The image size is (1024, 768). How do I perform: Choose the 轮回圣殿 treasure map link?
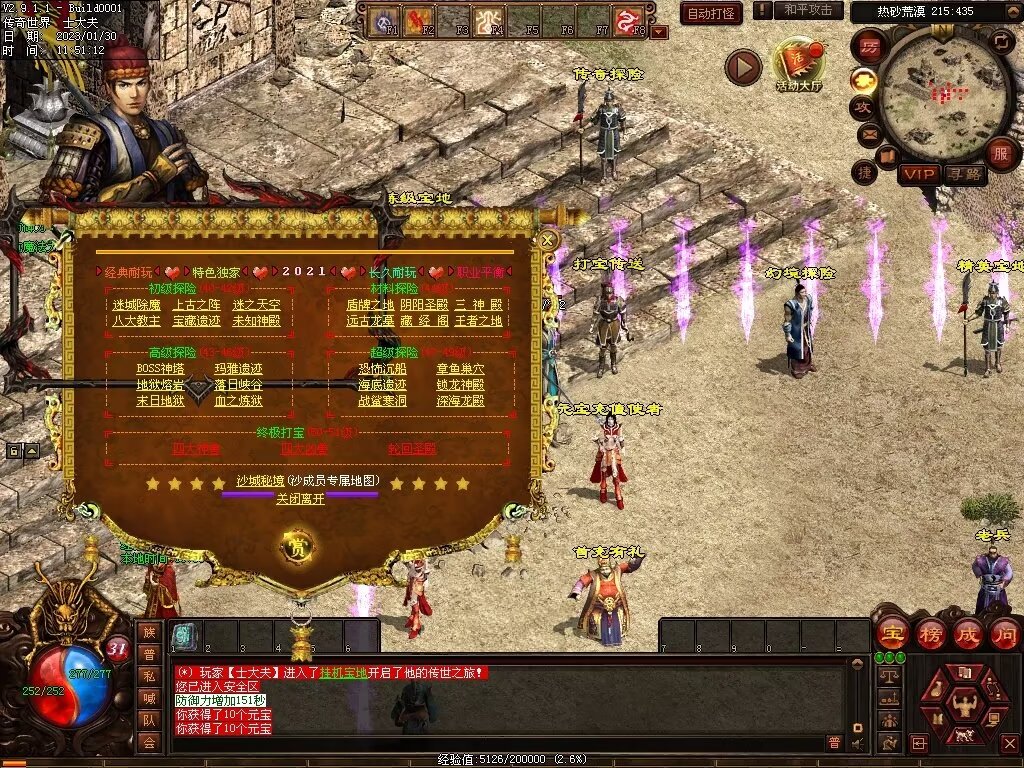point(412,449)
